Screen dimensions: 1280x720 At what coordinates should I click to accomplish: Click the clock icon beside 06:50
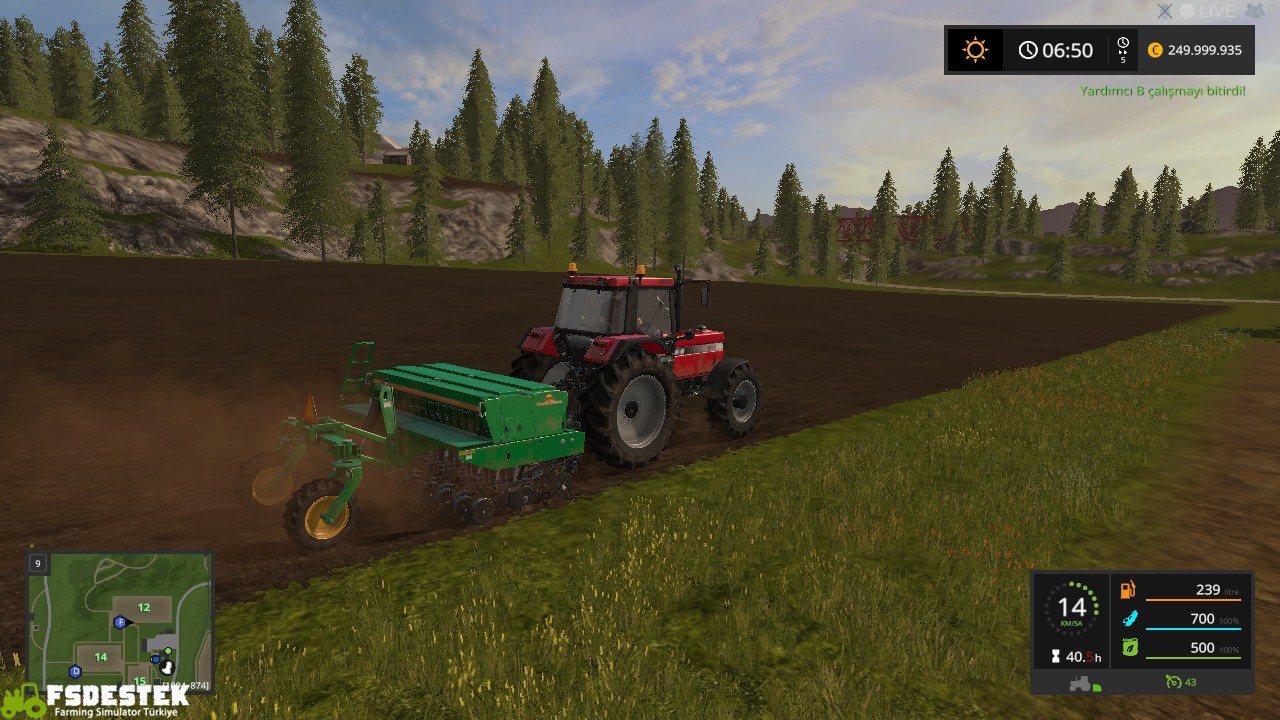tap(1028, 49)
